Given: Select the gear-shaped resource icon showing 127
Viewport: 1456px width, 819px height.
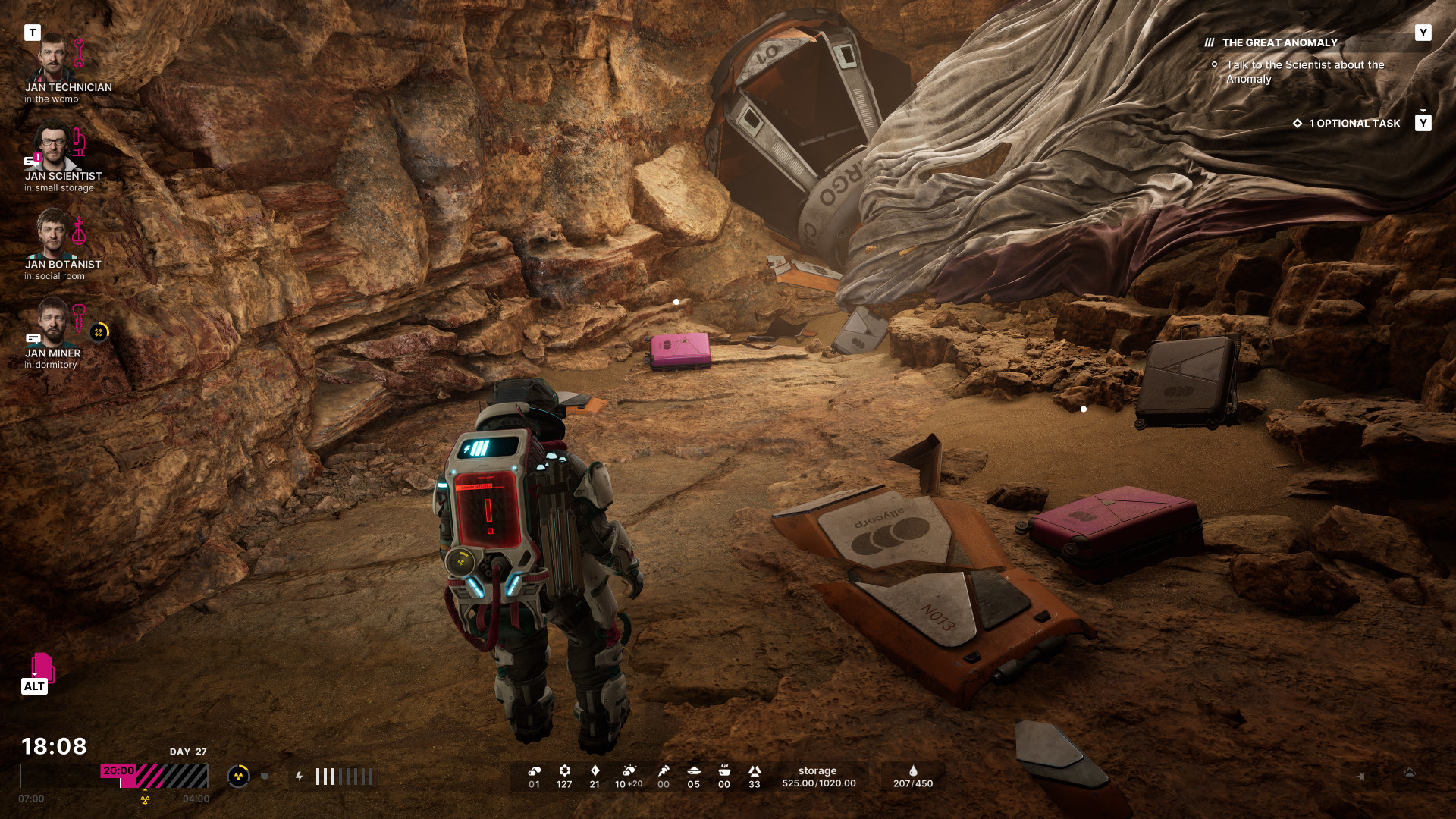Looking at the screenshot, I should click(x=564, y=770).
